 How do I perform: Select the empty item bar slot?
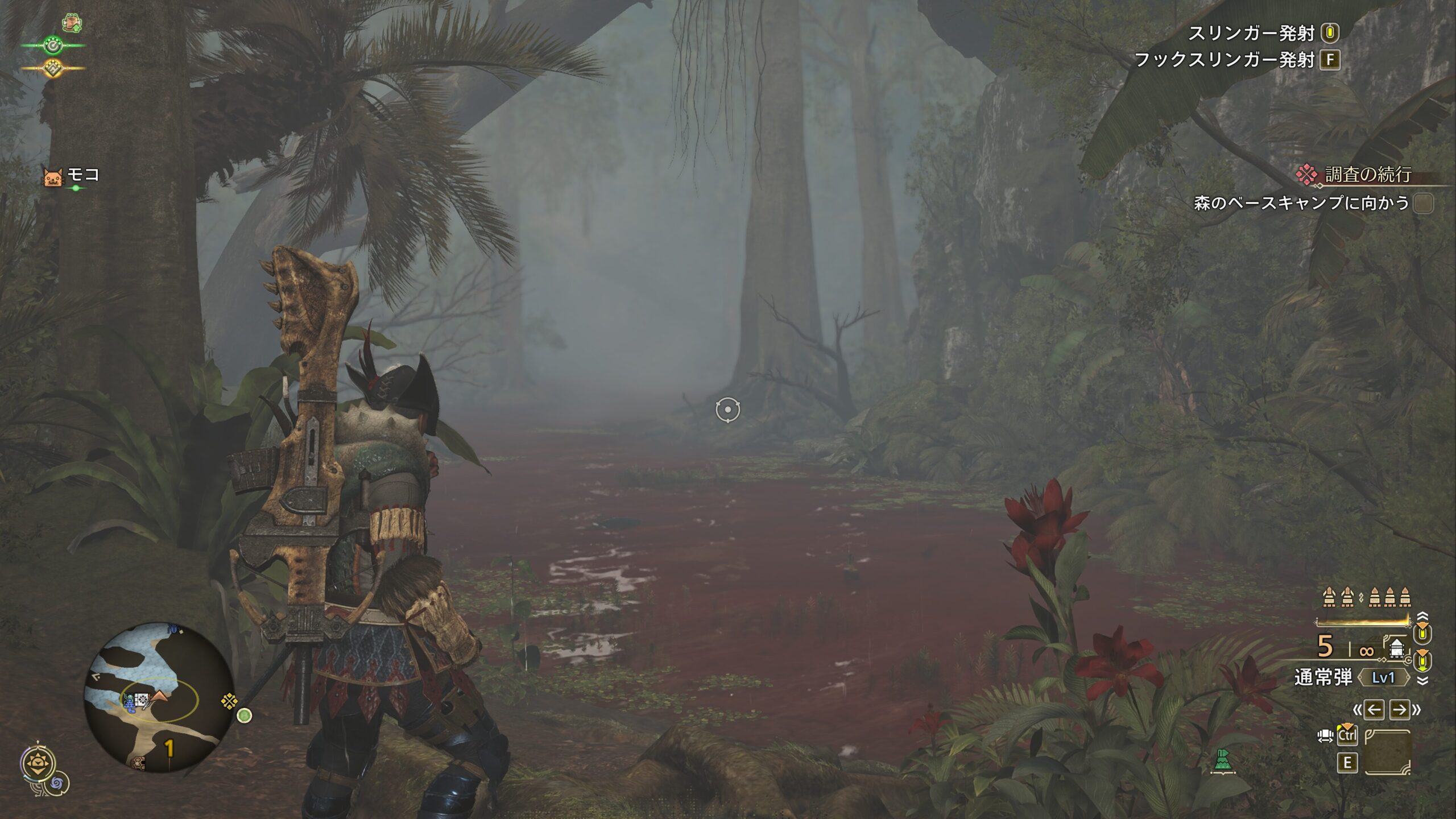point(1388,752)
